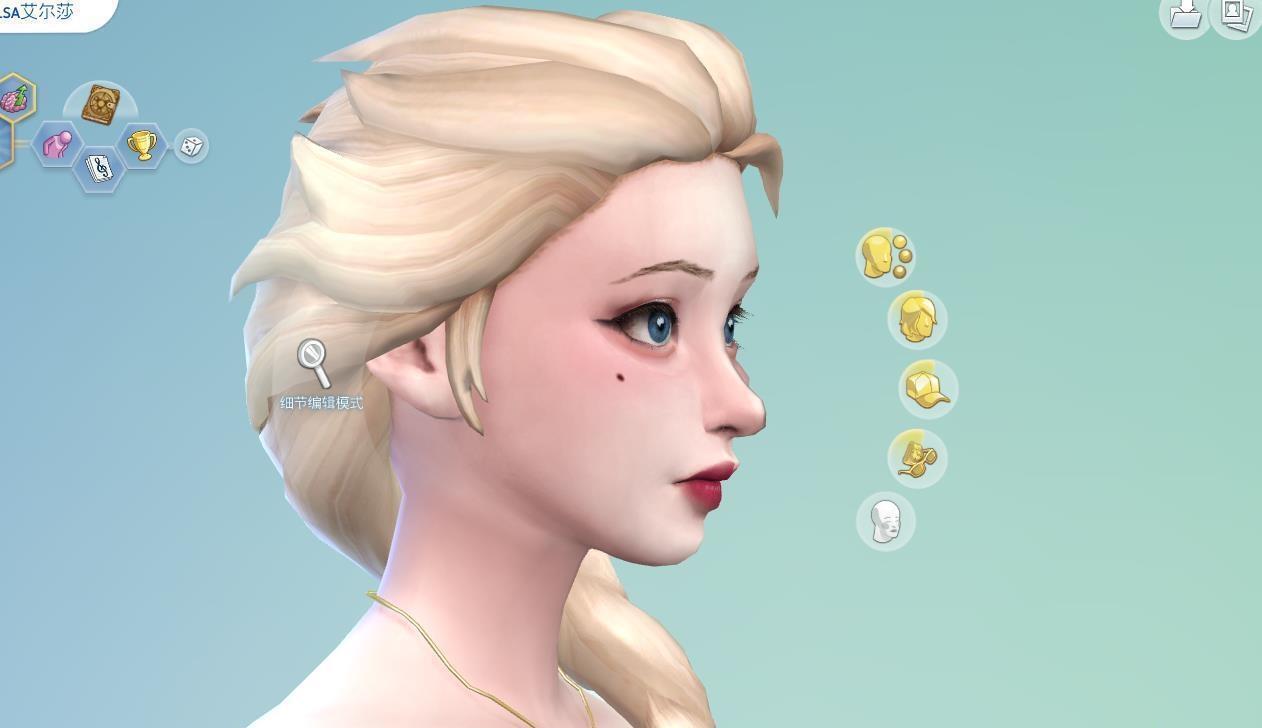Screen dimensions: 1262x728
Task: Open the pink hunched figure trait slot
Action: click(x=57, y=145)
